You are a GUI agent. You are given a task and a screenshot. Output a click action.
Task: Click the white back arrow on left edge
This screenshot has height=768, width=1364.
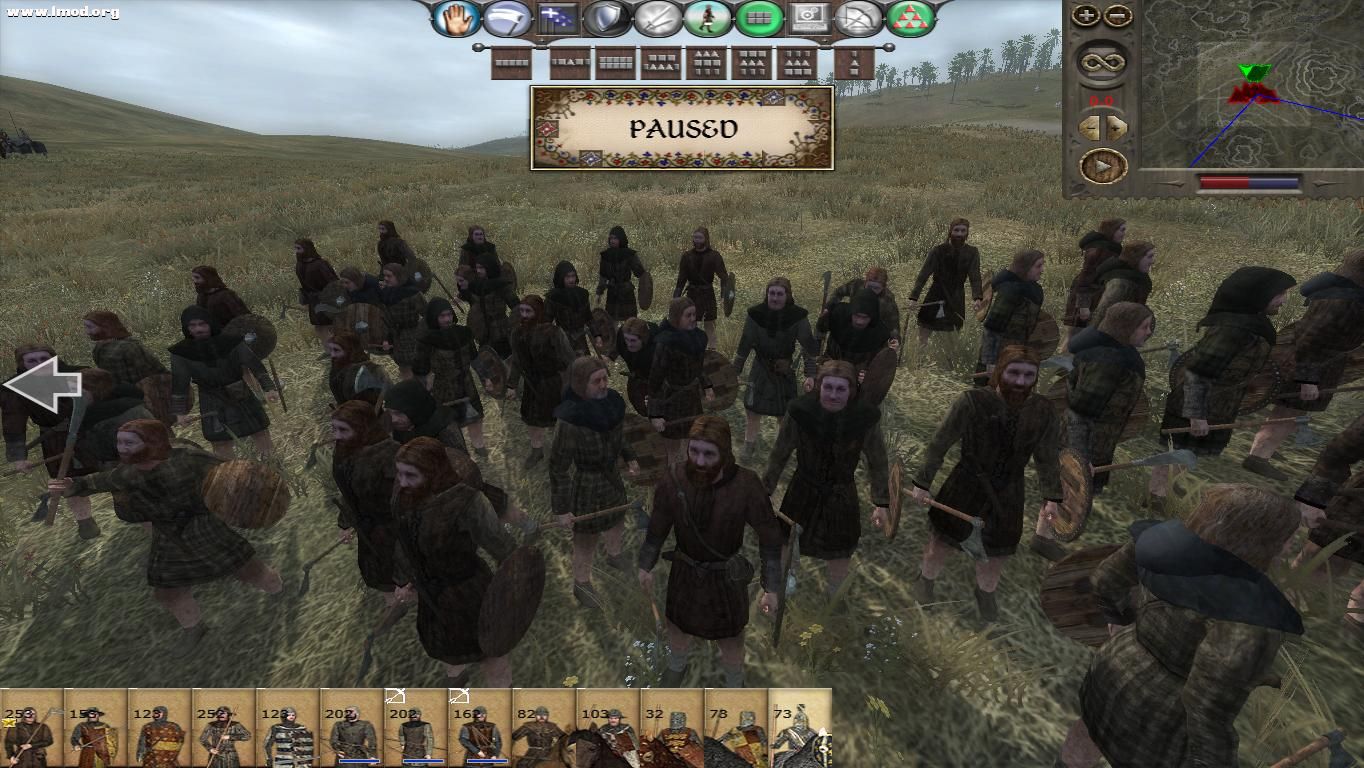point(42,384)
